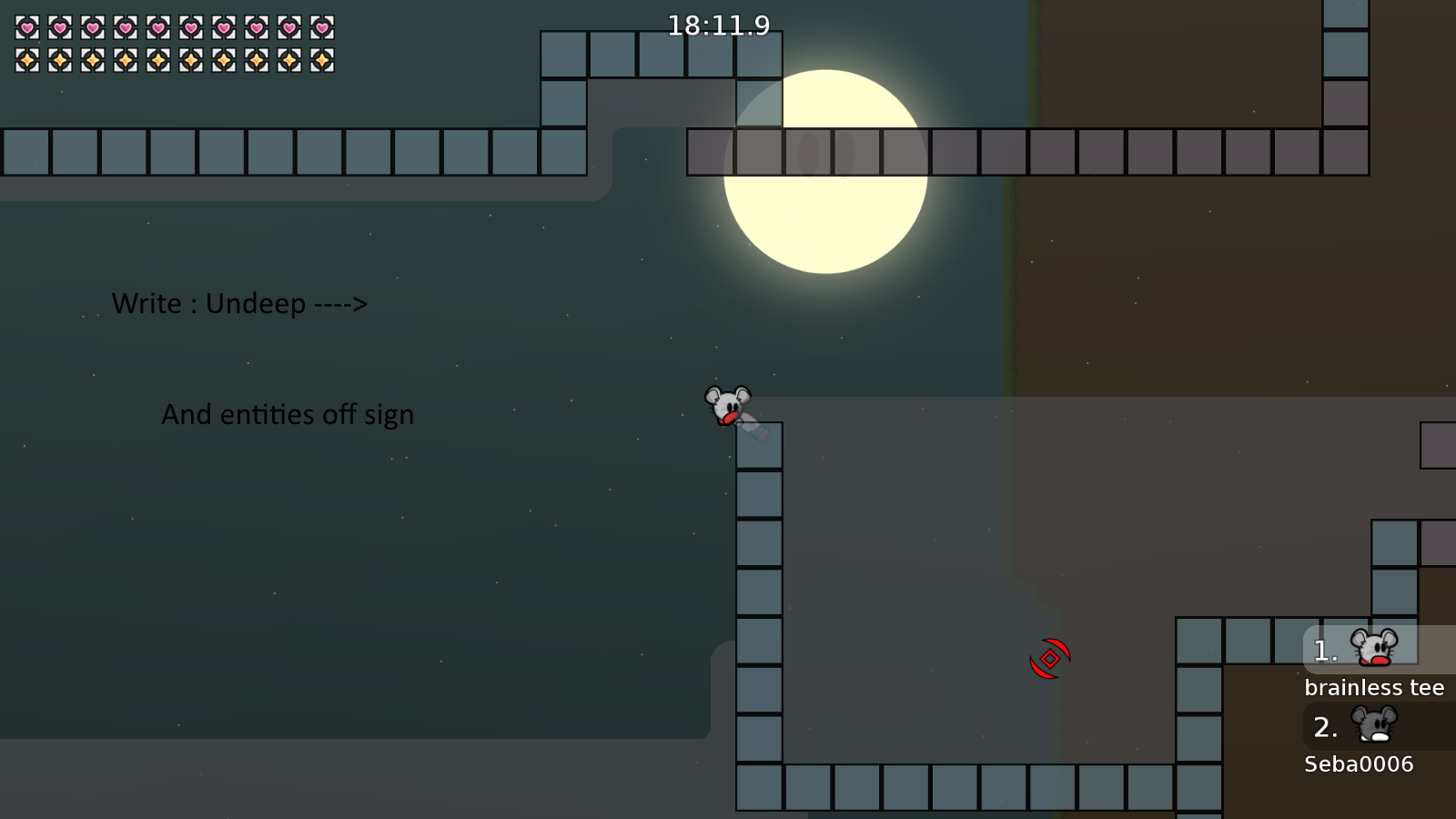Click the last heart icon in health row
This screenshot has height=819, width=1456.
tap(321, 28)
